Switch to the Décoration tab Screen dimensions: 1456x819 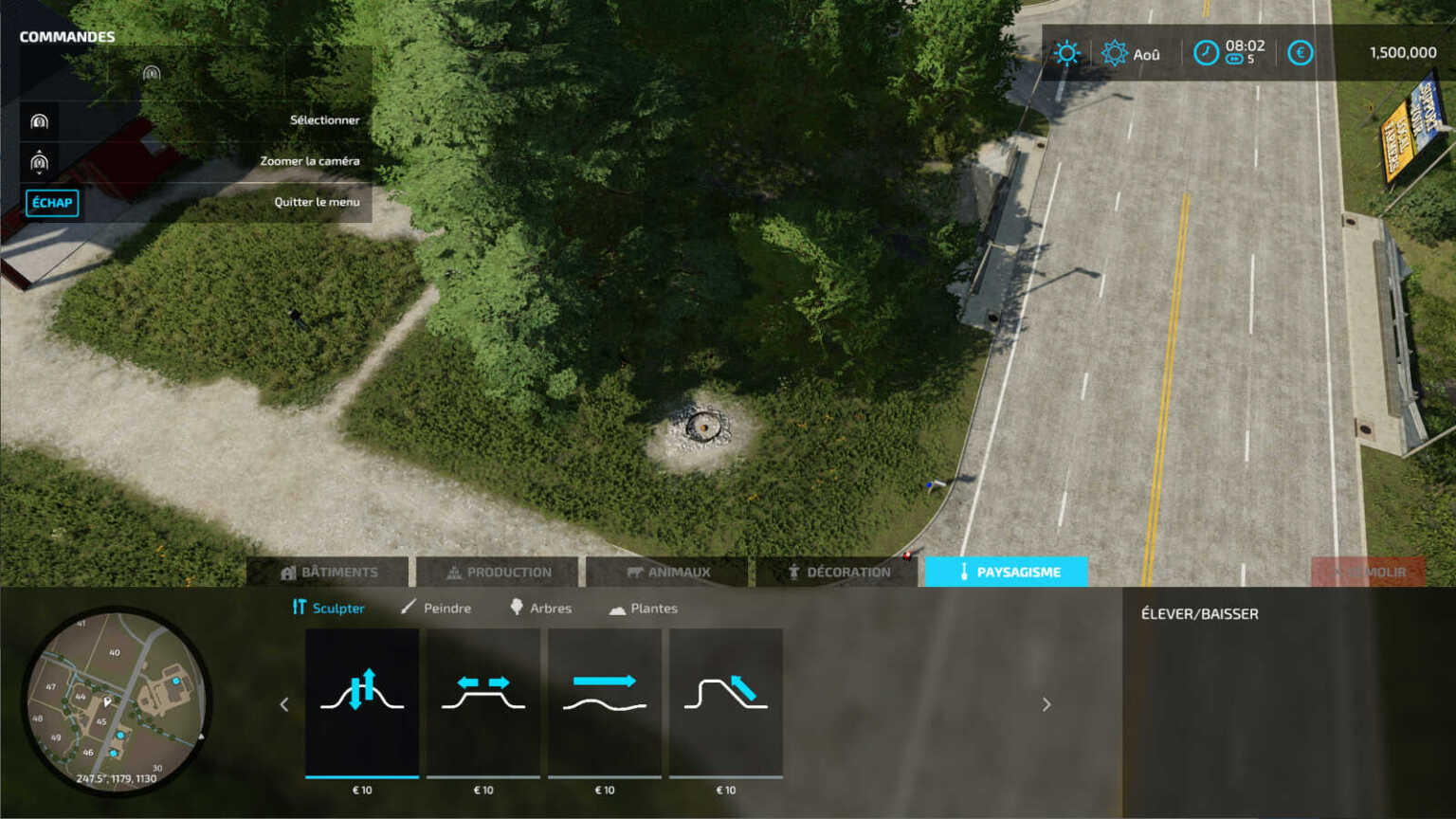(838, 572)
